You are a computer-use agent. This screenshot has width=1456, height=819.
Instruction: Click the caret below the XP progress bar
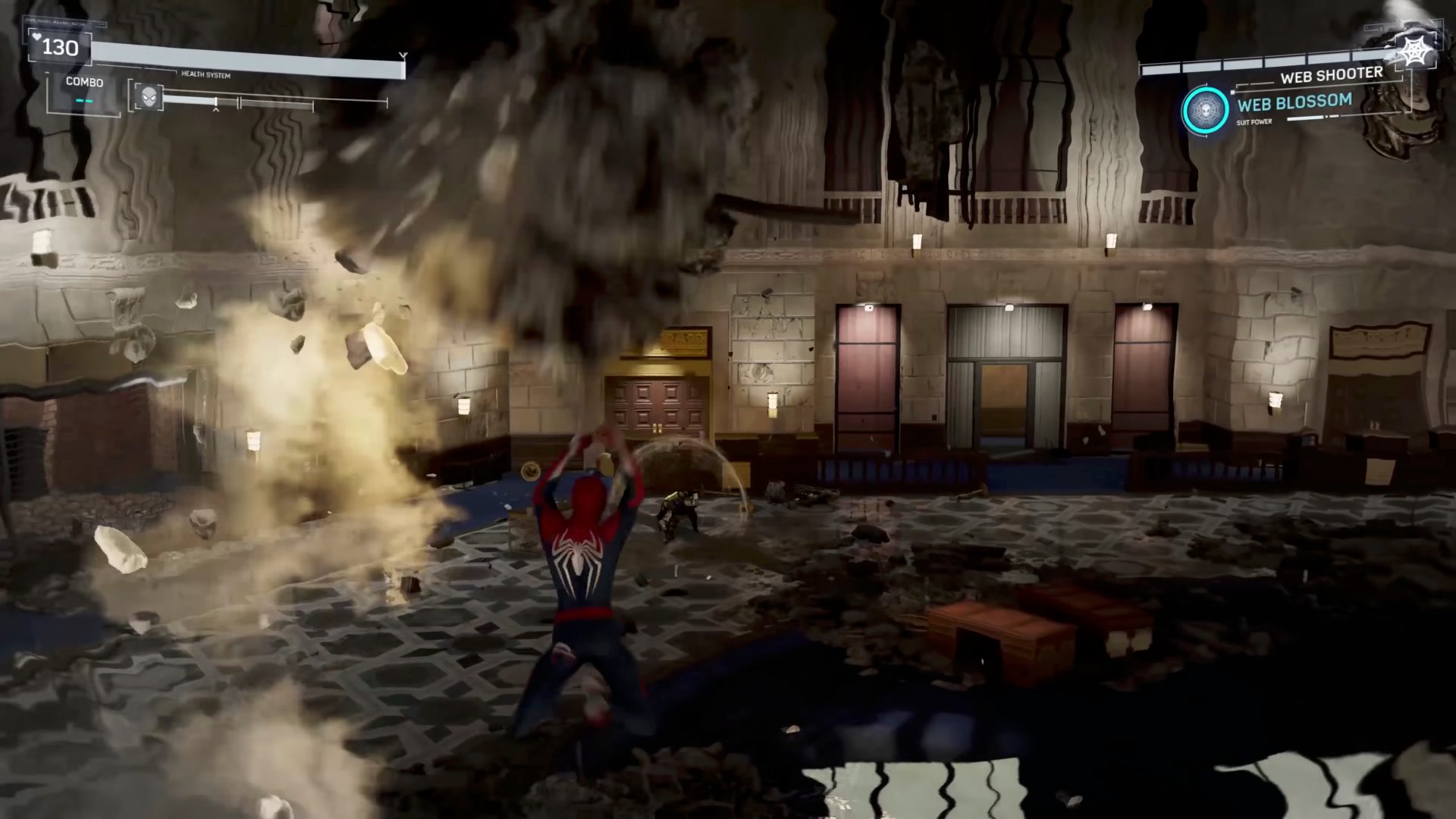click(215, 111)
